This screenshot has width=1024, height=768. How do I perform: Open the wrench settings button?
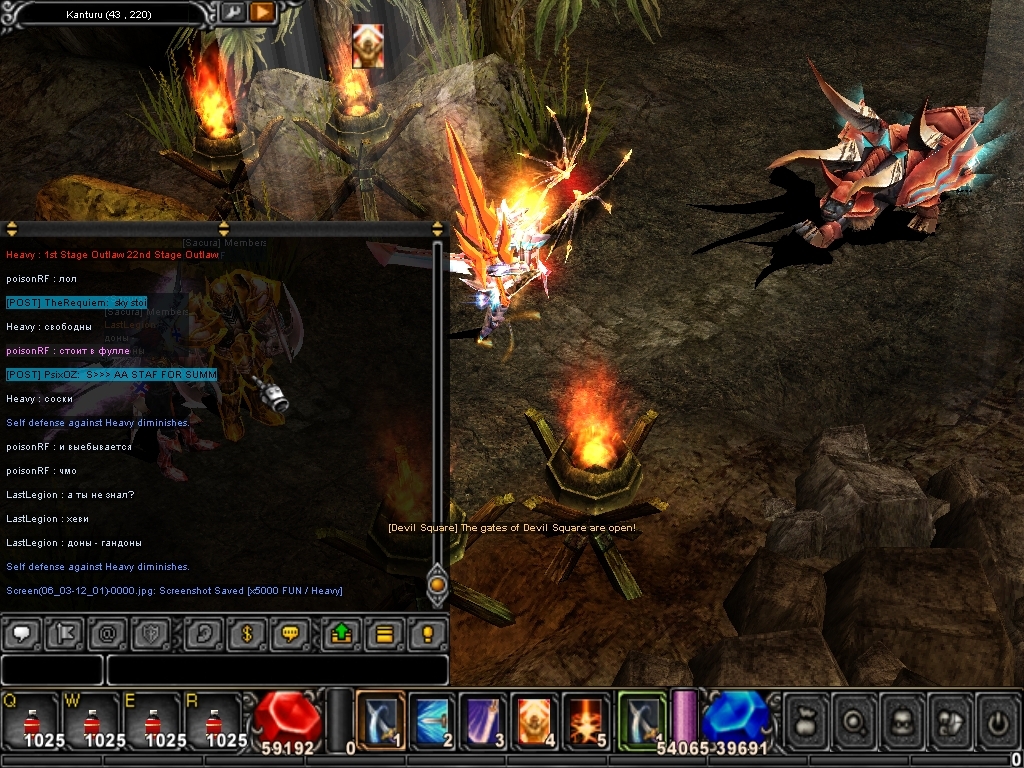[232, 12]
